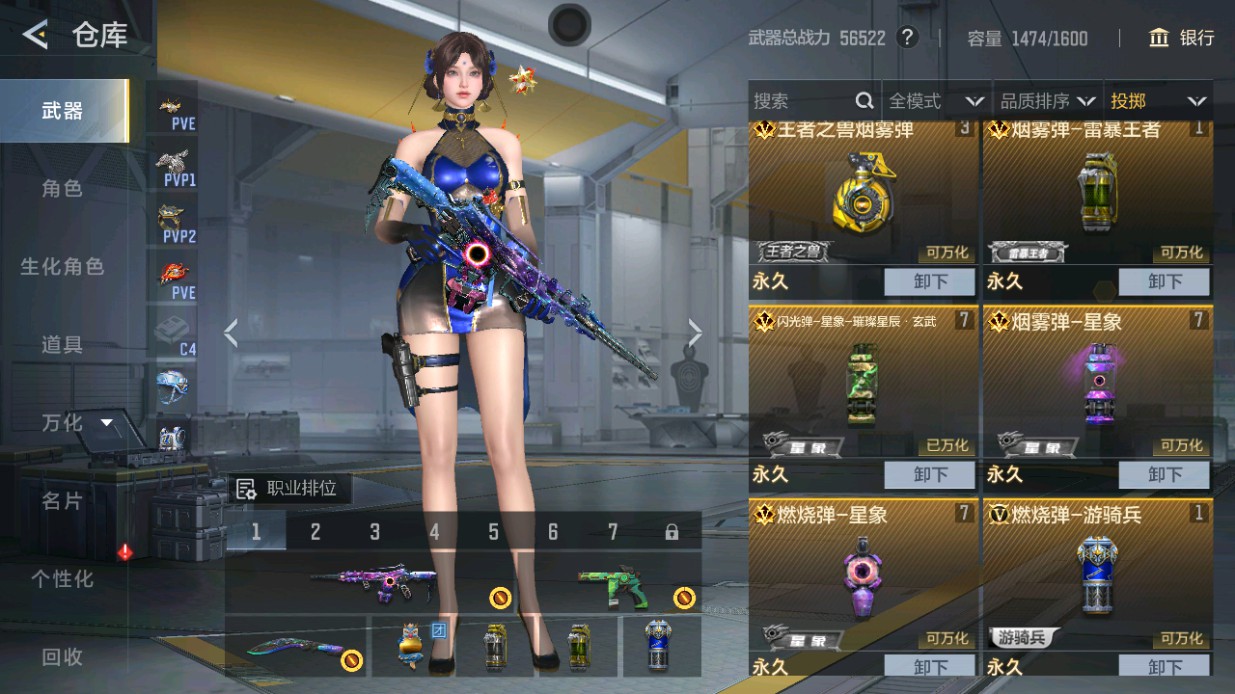This screenshot has height=694, width=1235.
Task: Go back from the 仓库 screen
Action: coord(35,36)
